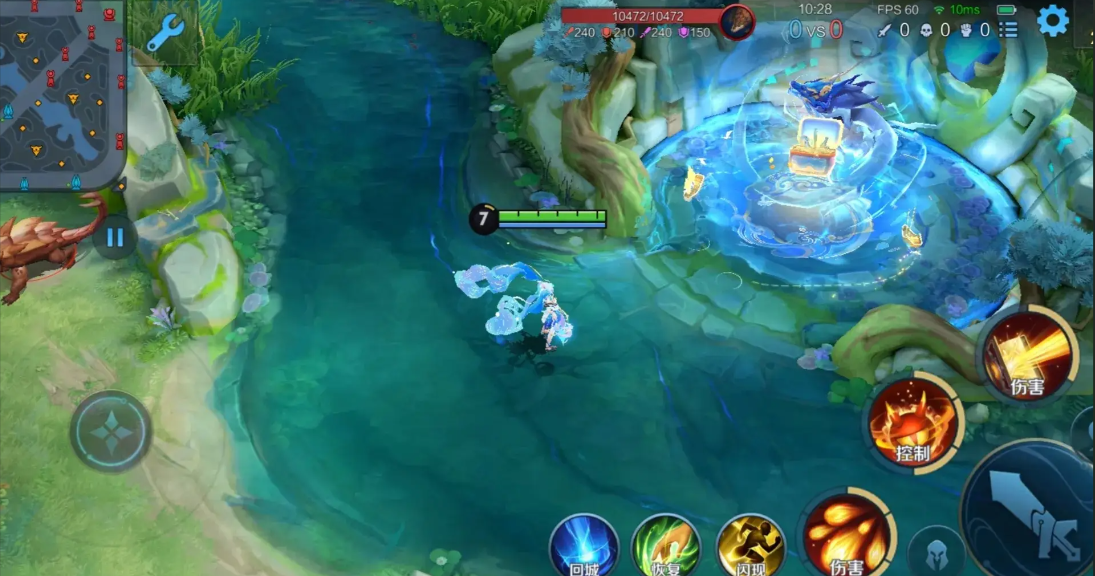Select the helmet target-hero button

point(937,553)
